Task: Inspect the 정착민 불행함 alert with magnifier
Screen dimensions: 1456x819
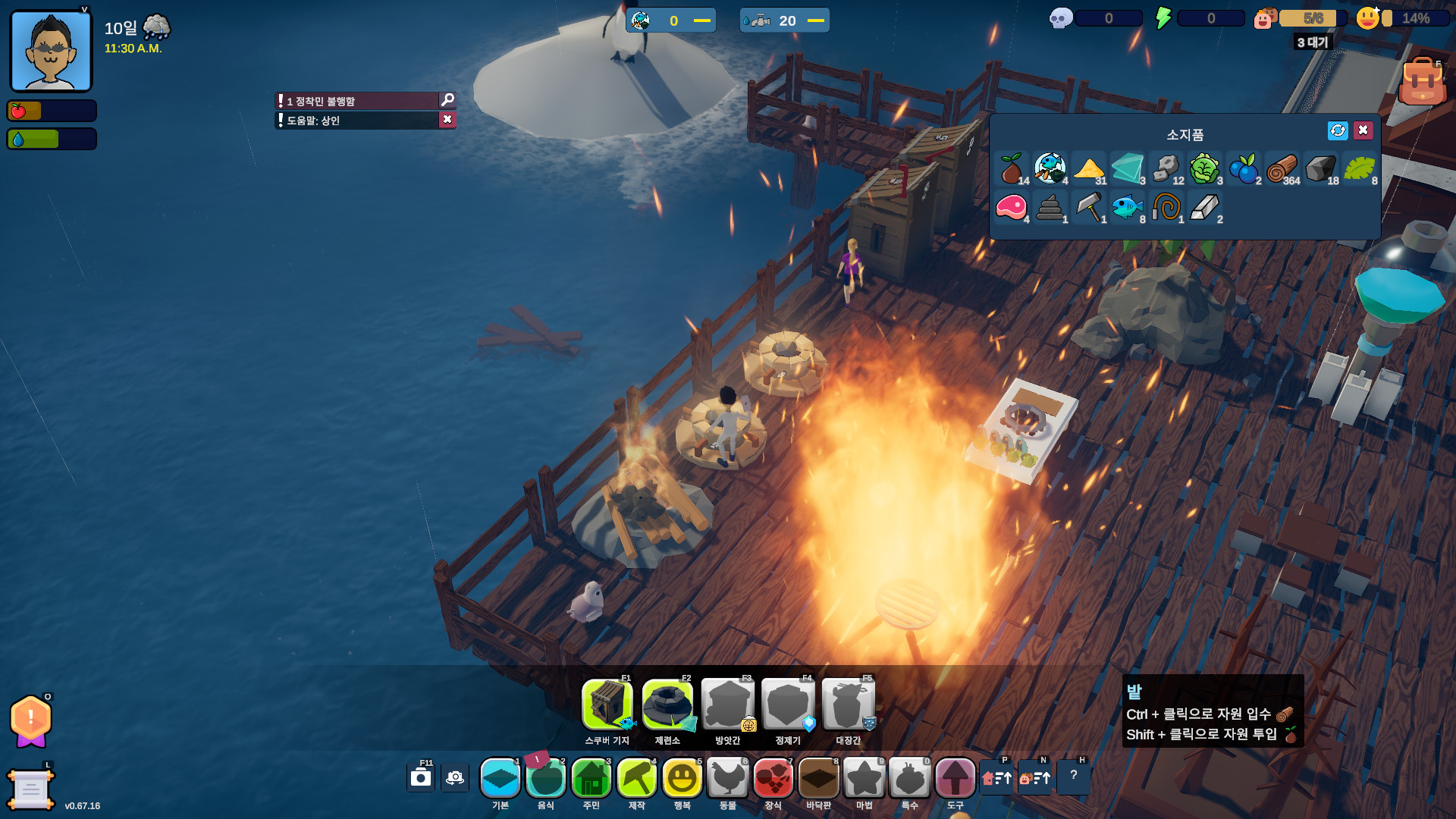Action: click(x=447, y=100)
